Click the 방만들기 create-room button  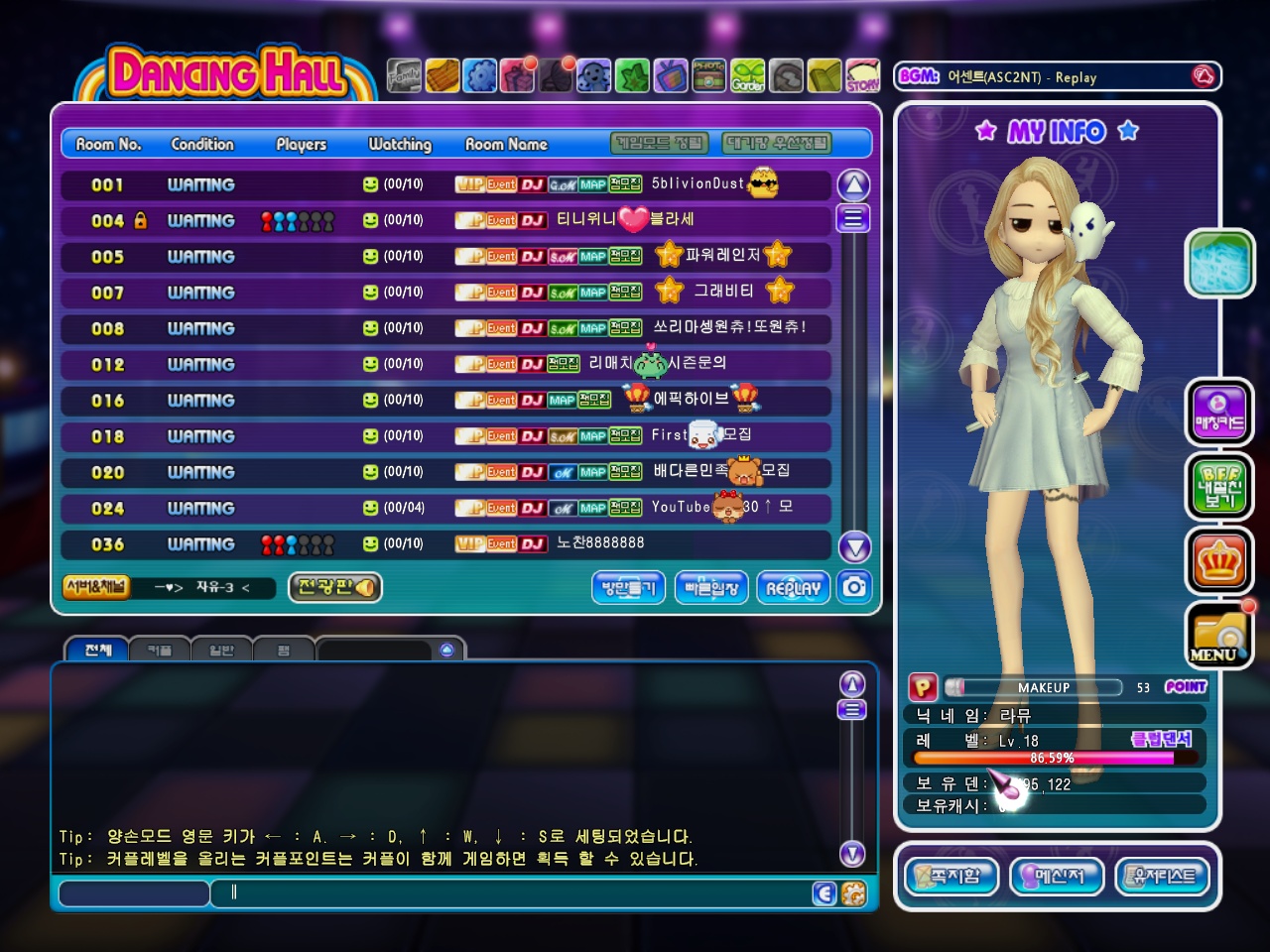pos(629,588)
